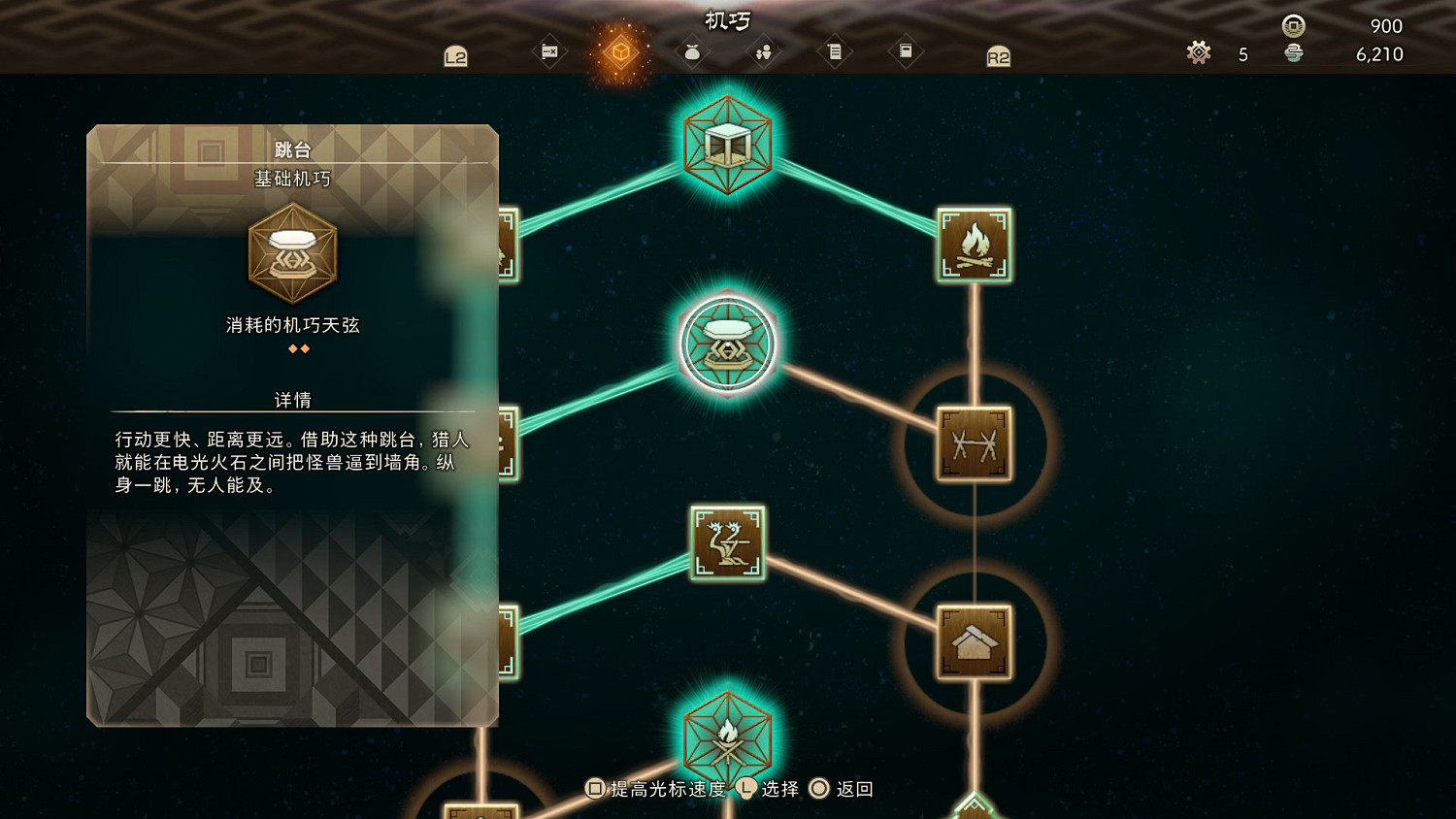Open the journal icon in the top bar

coord(835,51)
